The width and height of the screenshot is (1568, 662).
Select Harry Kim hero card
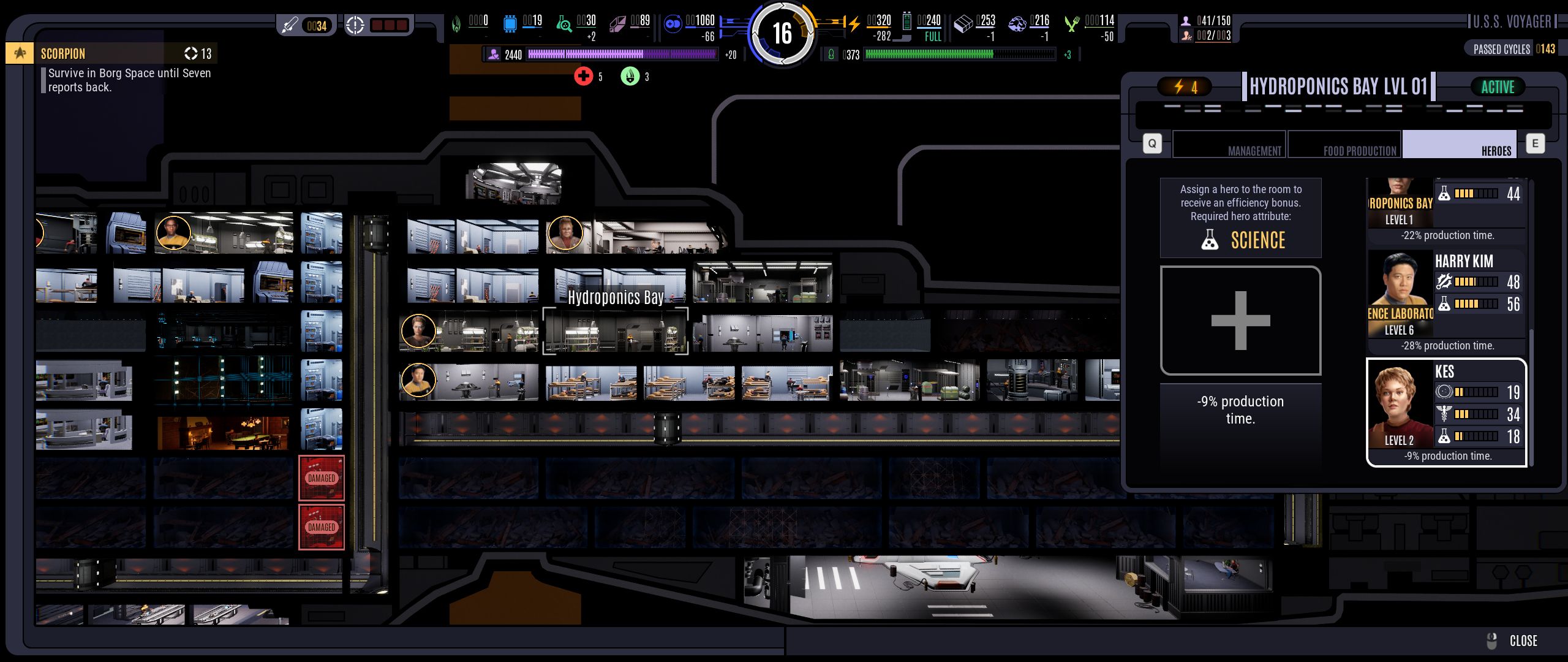tap(1446, 302)
